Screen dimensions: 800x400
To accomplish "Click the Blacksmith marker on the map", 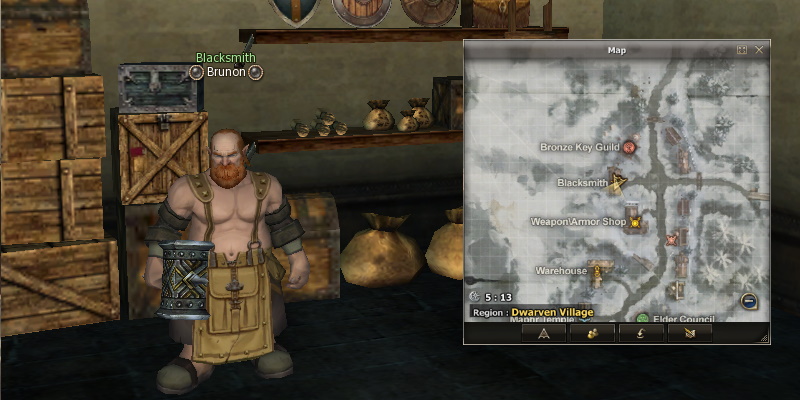I will [x=619, y=182].
